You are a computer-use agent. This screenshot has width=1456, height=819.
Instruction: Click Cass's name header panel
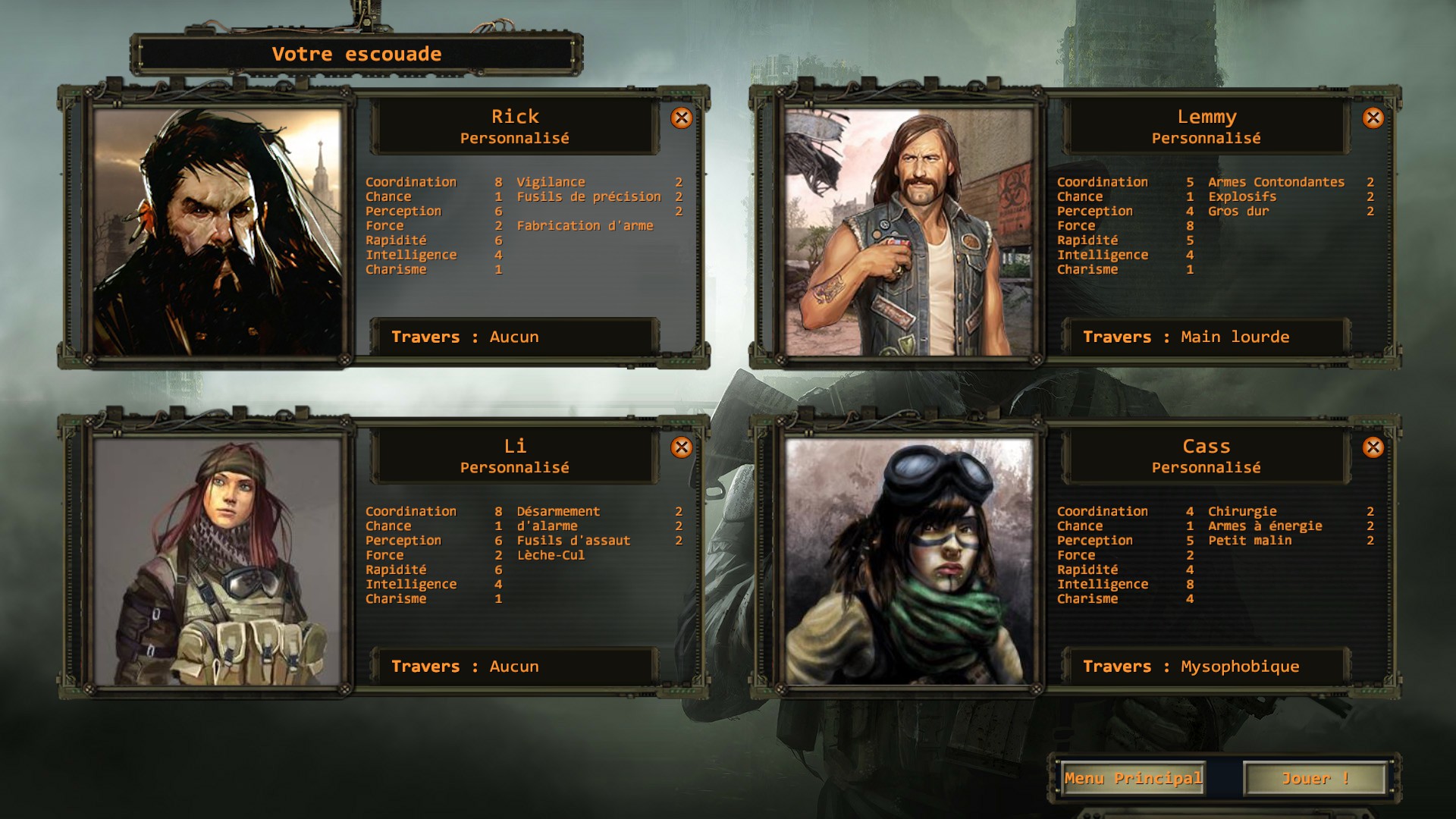pyautogui.click(x=1206, y=456)
